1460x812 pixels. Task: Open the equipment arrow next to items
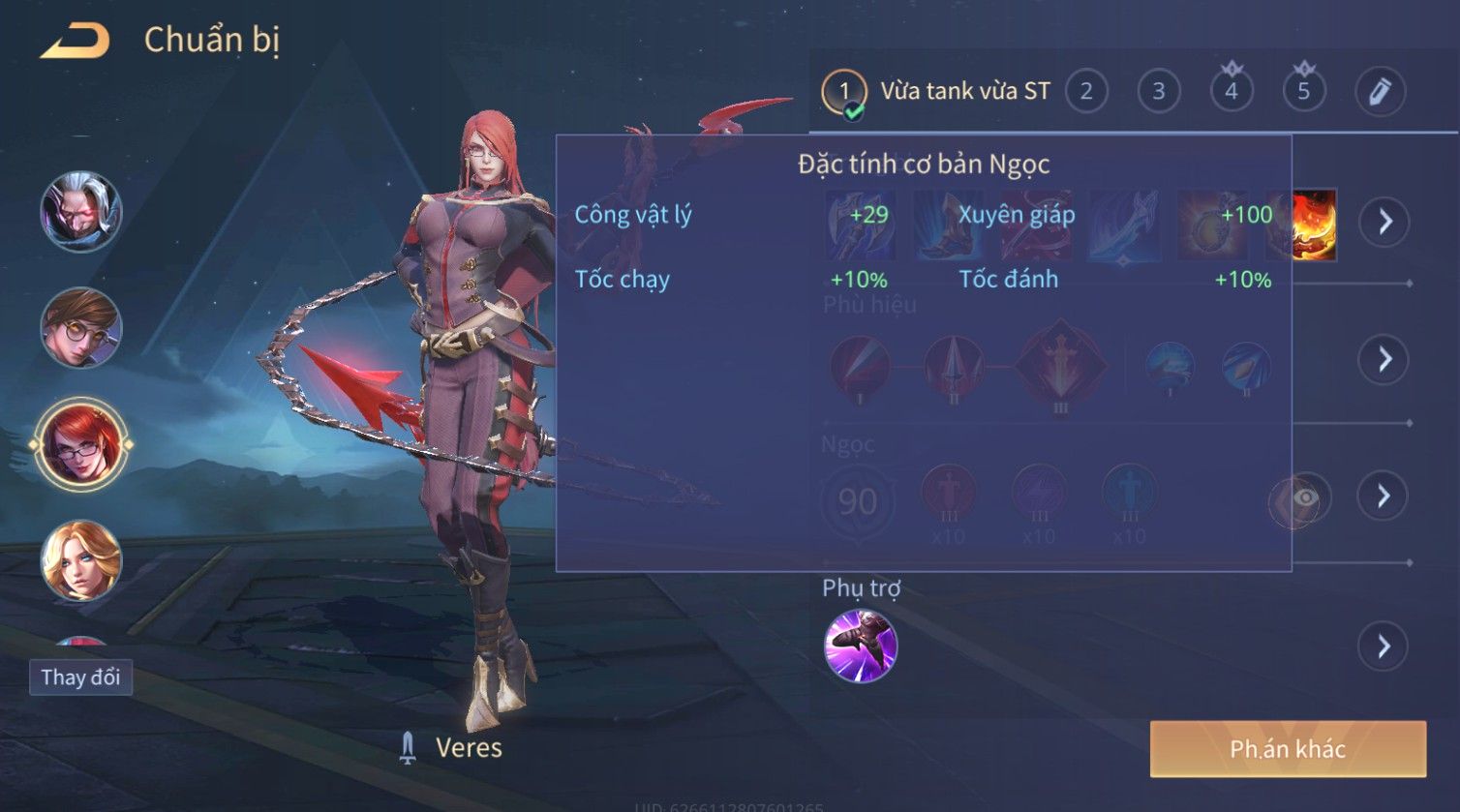point(1384,222)
